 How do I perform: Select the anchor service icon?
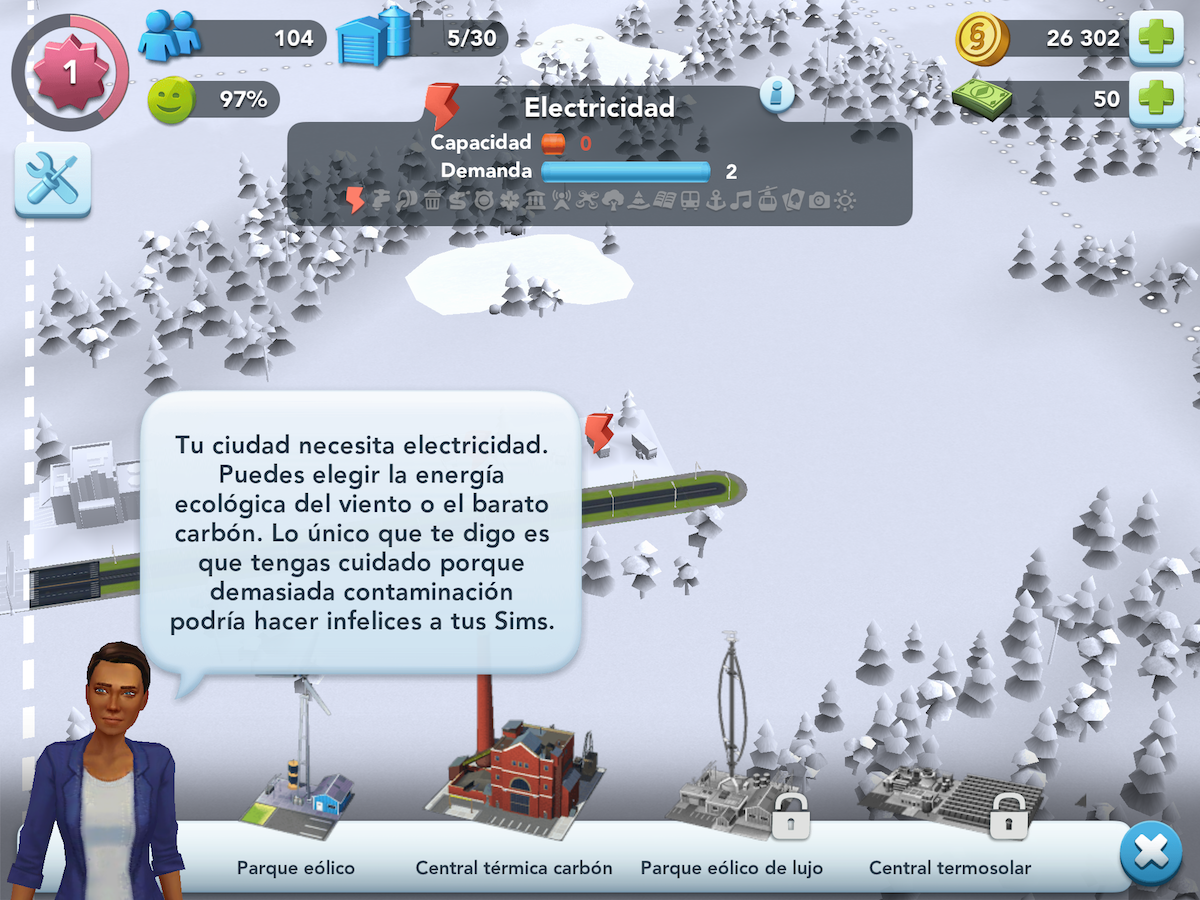pyautogui.click(x=716, y=201)
